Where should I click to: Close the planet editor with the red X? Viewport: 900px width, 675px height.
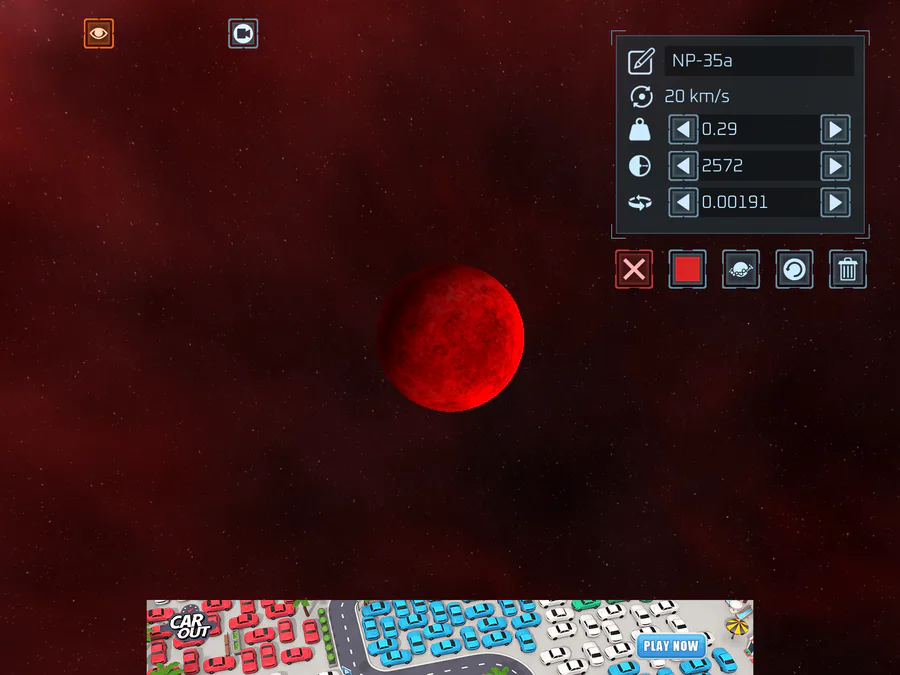634,269
